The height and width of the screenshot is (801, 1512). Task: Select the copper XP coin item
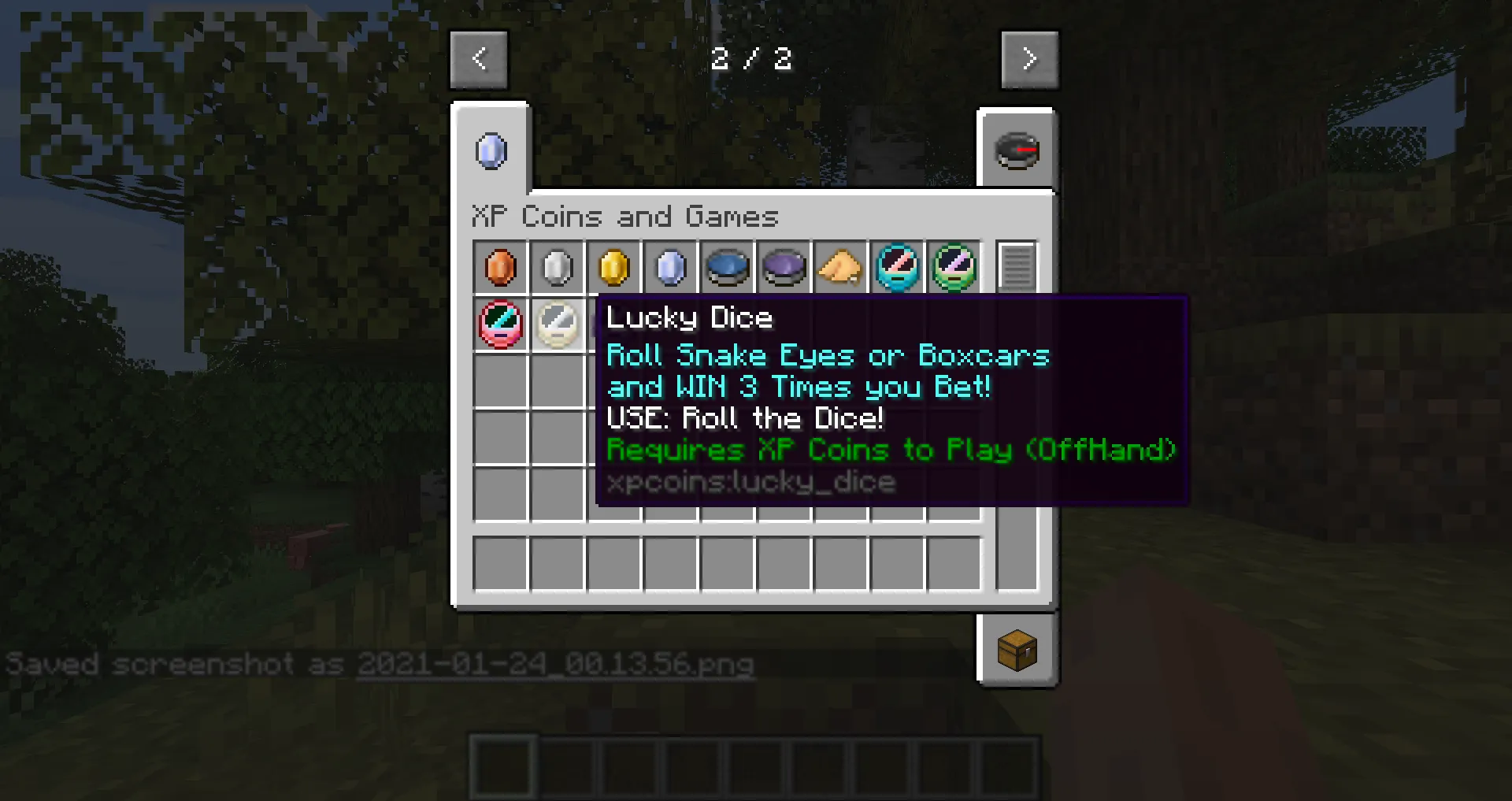pos(501,268)
